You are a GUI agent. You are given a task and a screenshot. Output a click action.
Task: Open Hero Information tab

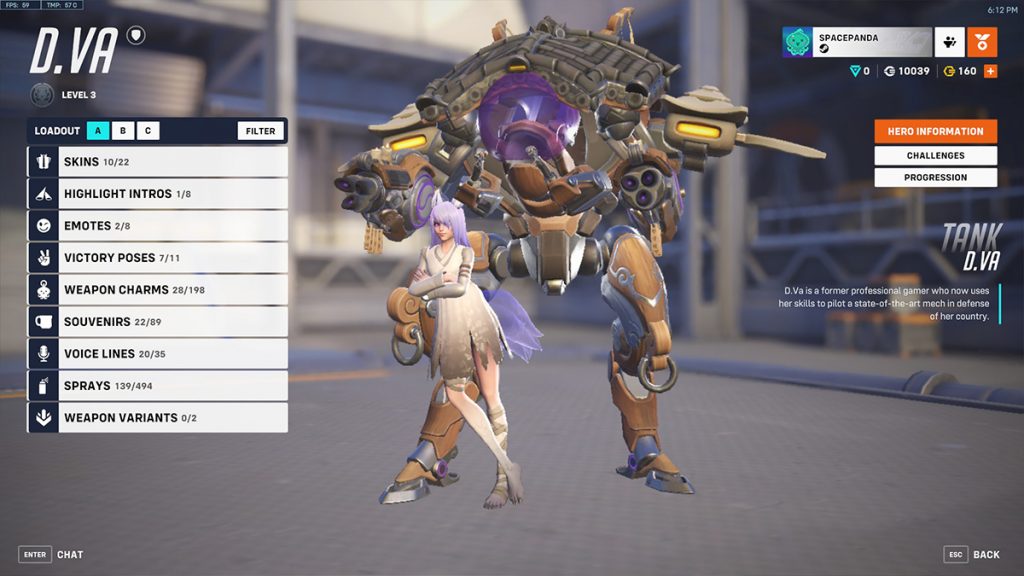point(935,131)
